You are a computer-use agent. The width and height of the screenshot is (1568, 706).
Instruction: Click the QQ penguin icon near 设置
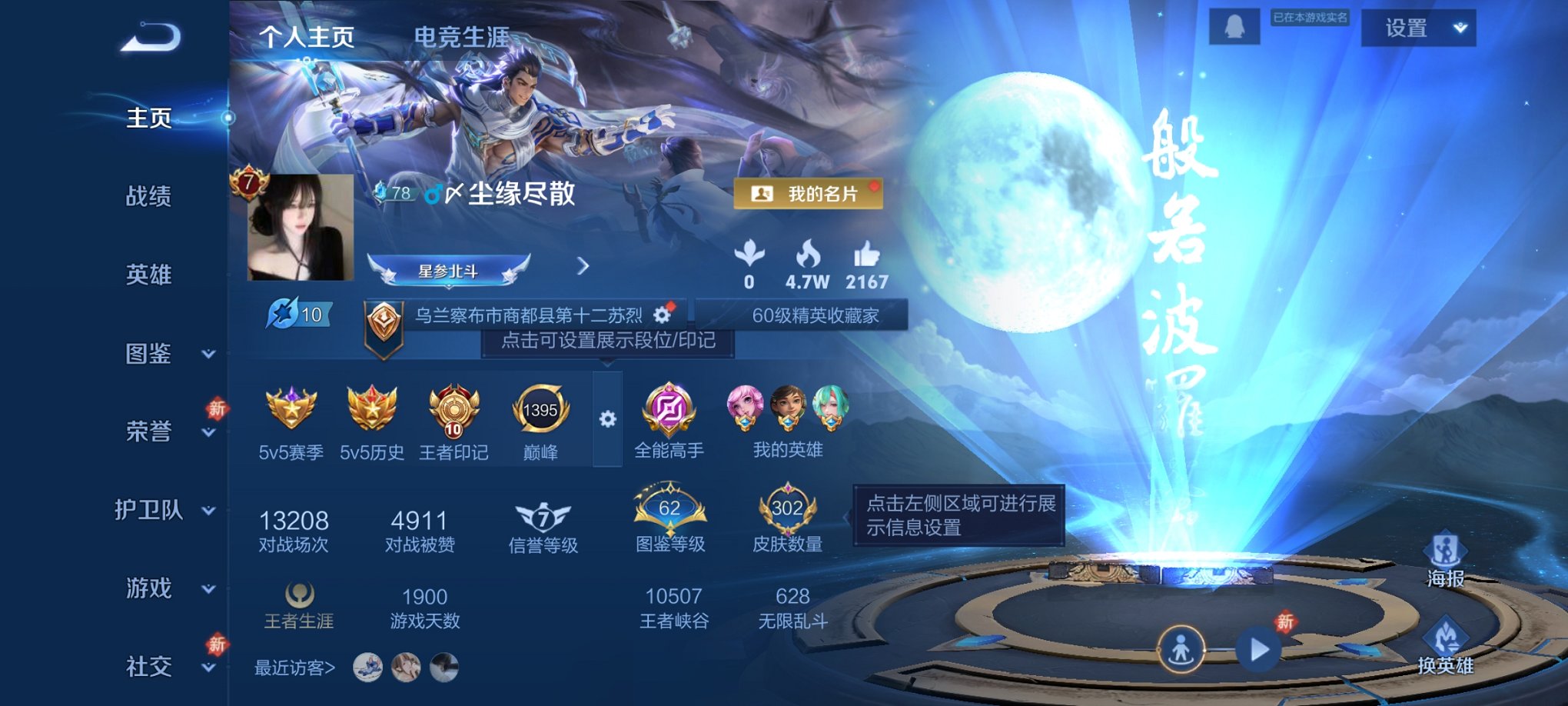(x=1234, y=25)
